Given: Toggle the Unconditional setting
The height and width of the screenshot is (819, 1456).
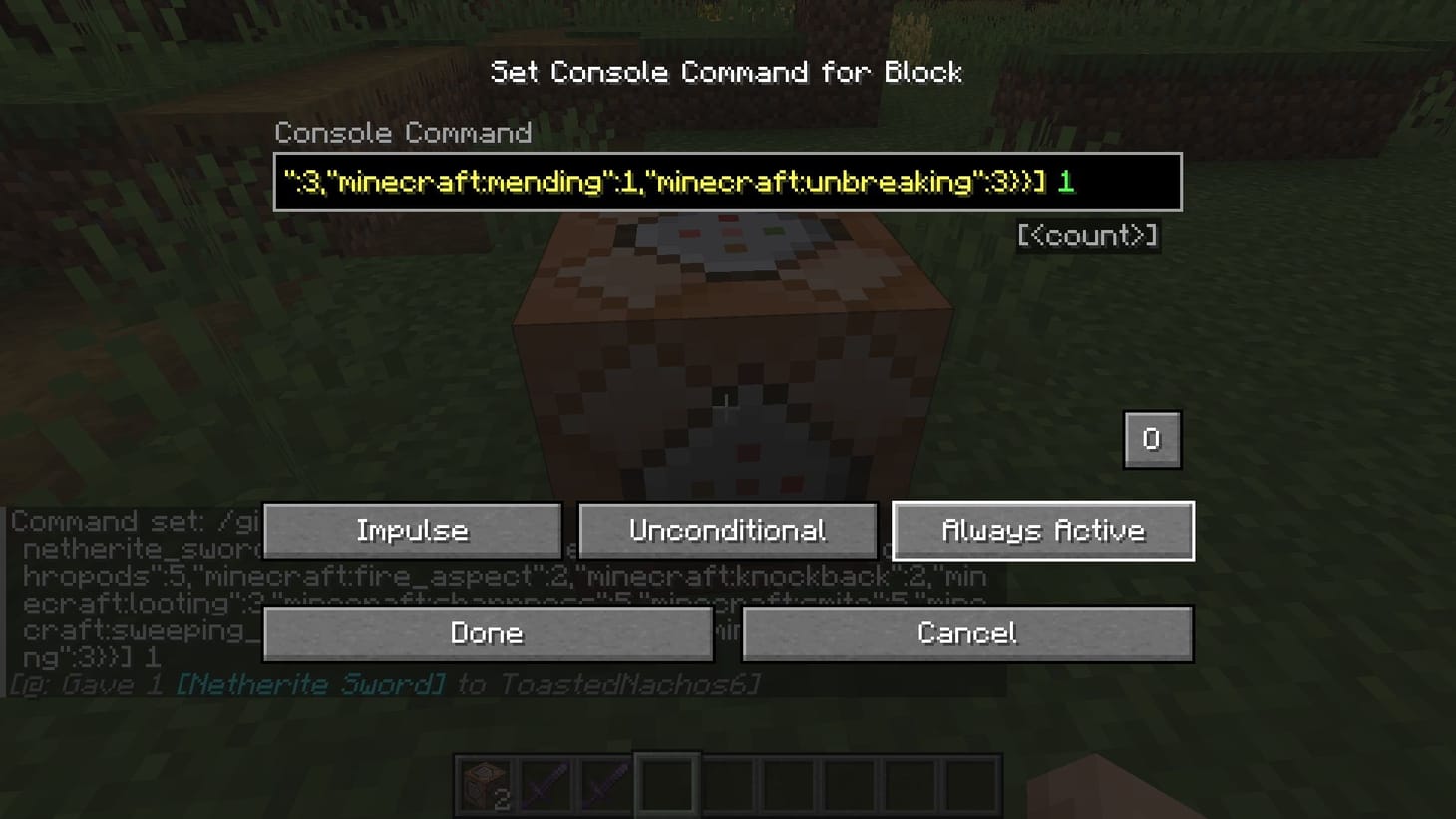Looking at the screenshot, I should coord(727,530).
